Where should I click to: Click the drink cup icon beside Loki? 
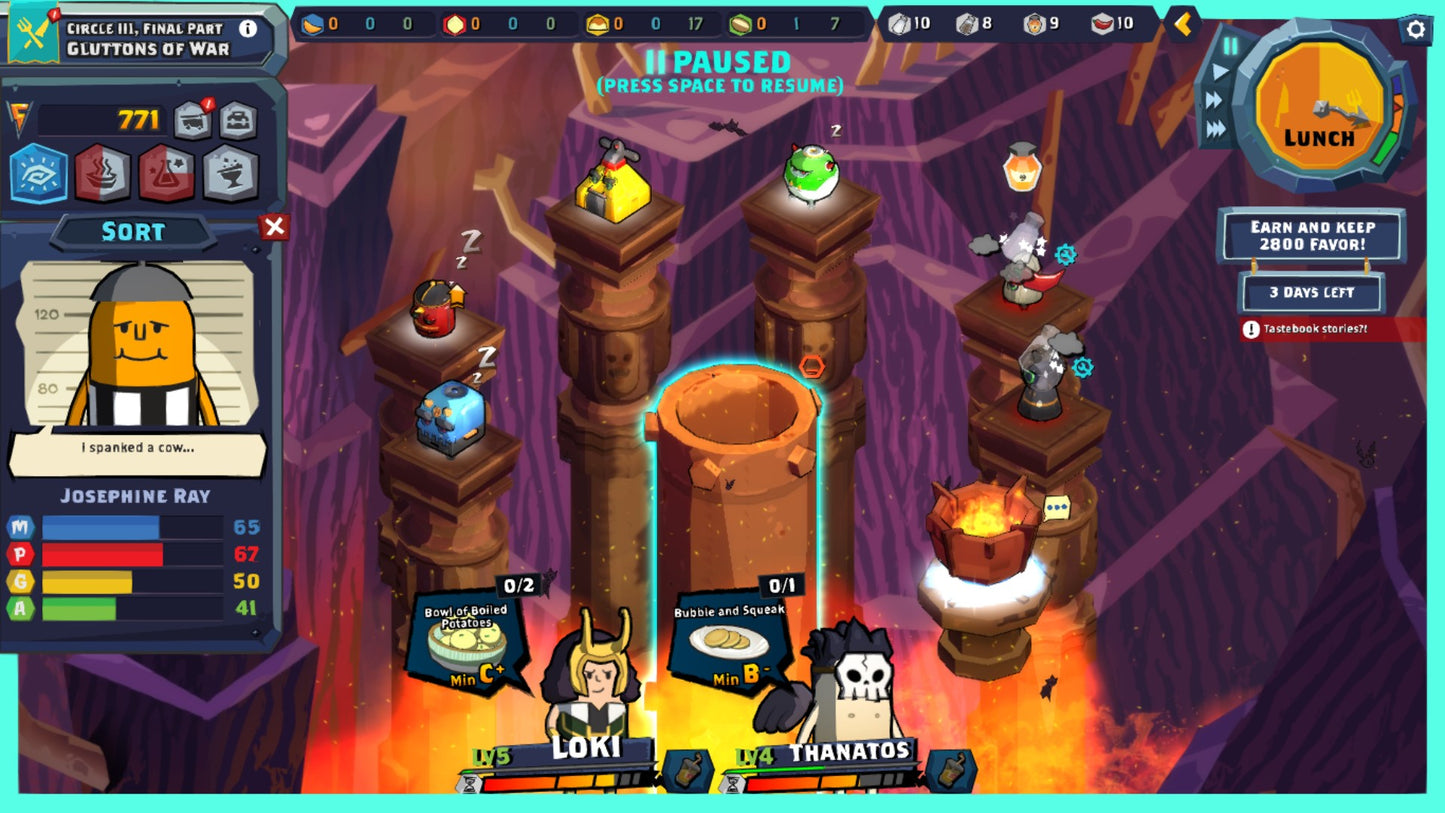[x=688, y=769]
